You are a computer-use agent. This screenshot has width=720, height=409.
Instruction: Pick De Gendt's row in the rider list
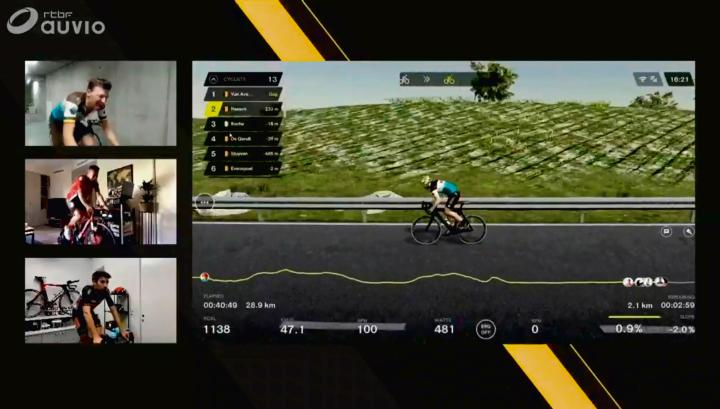point(243,139)
